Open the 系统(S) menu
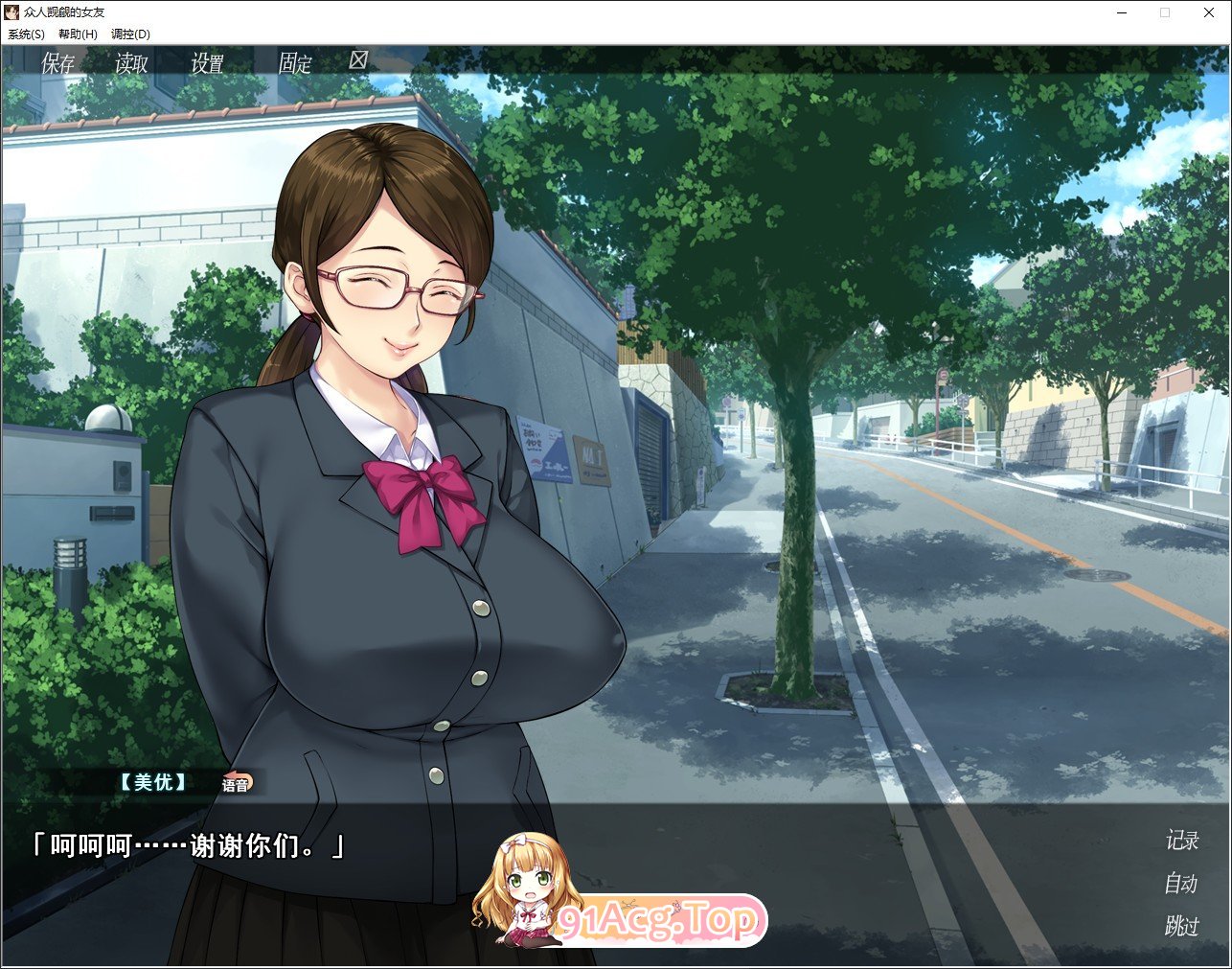The image size is (1232, 969). [x=26, y=34]
